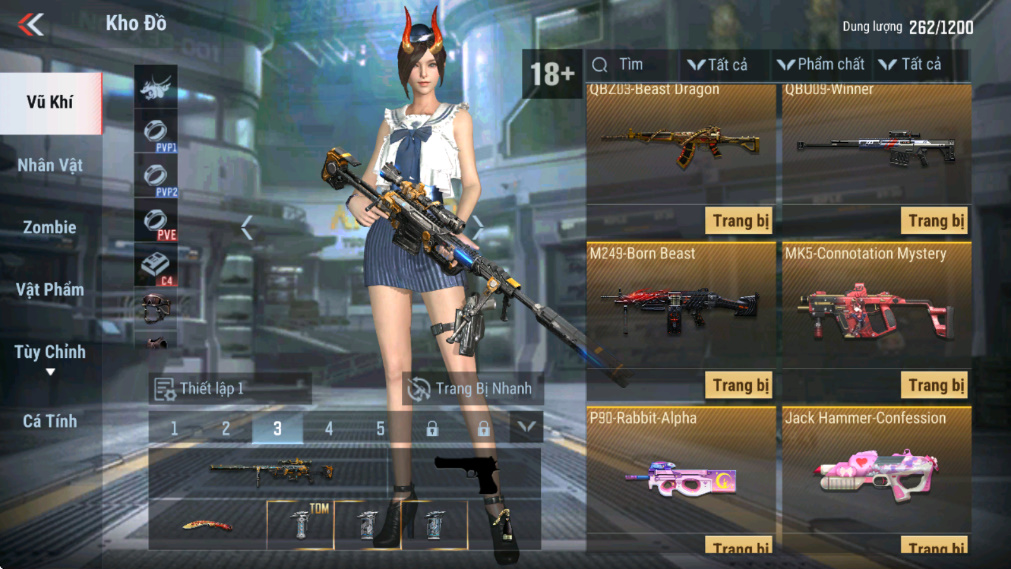Open the Nhân Vật category
Image resolution: width=1011 pixels, height=569 pixels.
tap(50, 165)
